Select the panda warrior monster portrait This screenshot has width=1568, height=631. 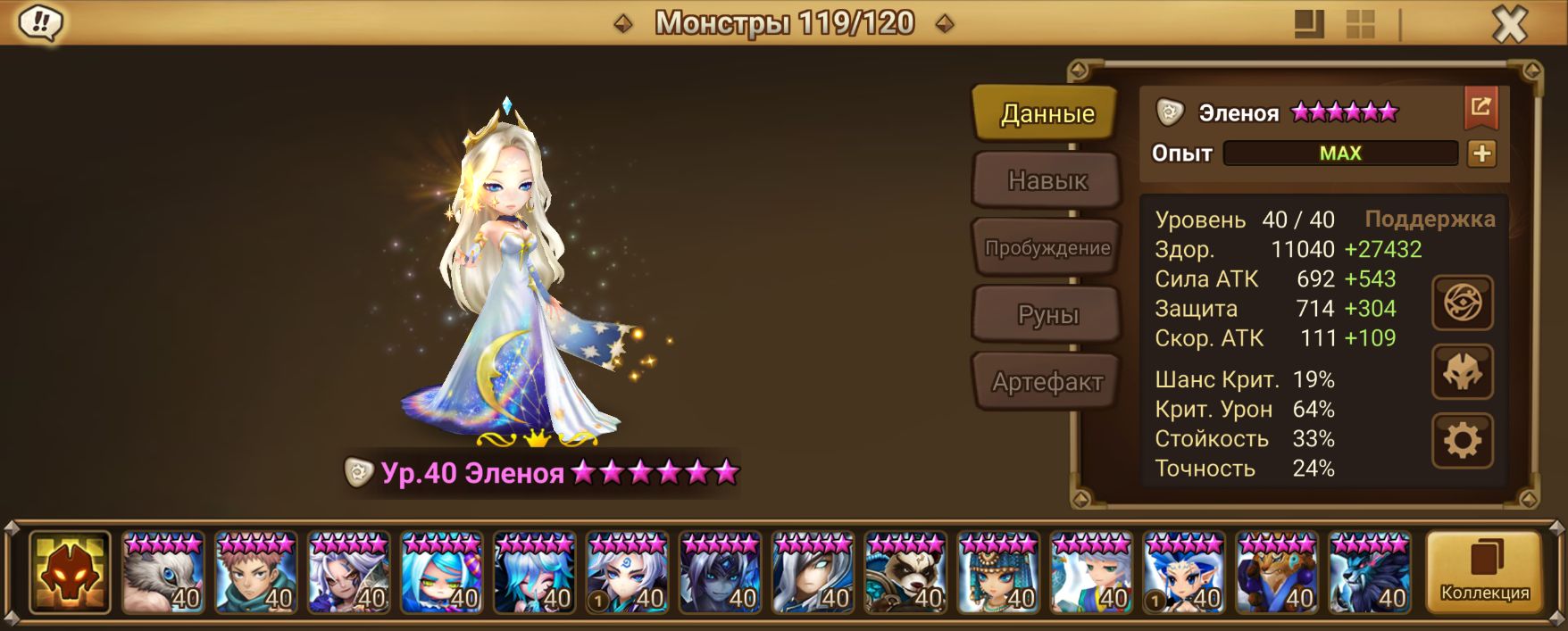point(905,573)
